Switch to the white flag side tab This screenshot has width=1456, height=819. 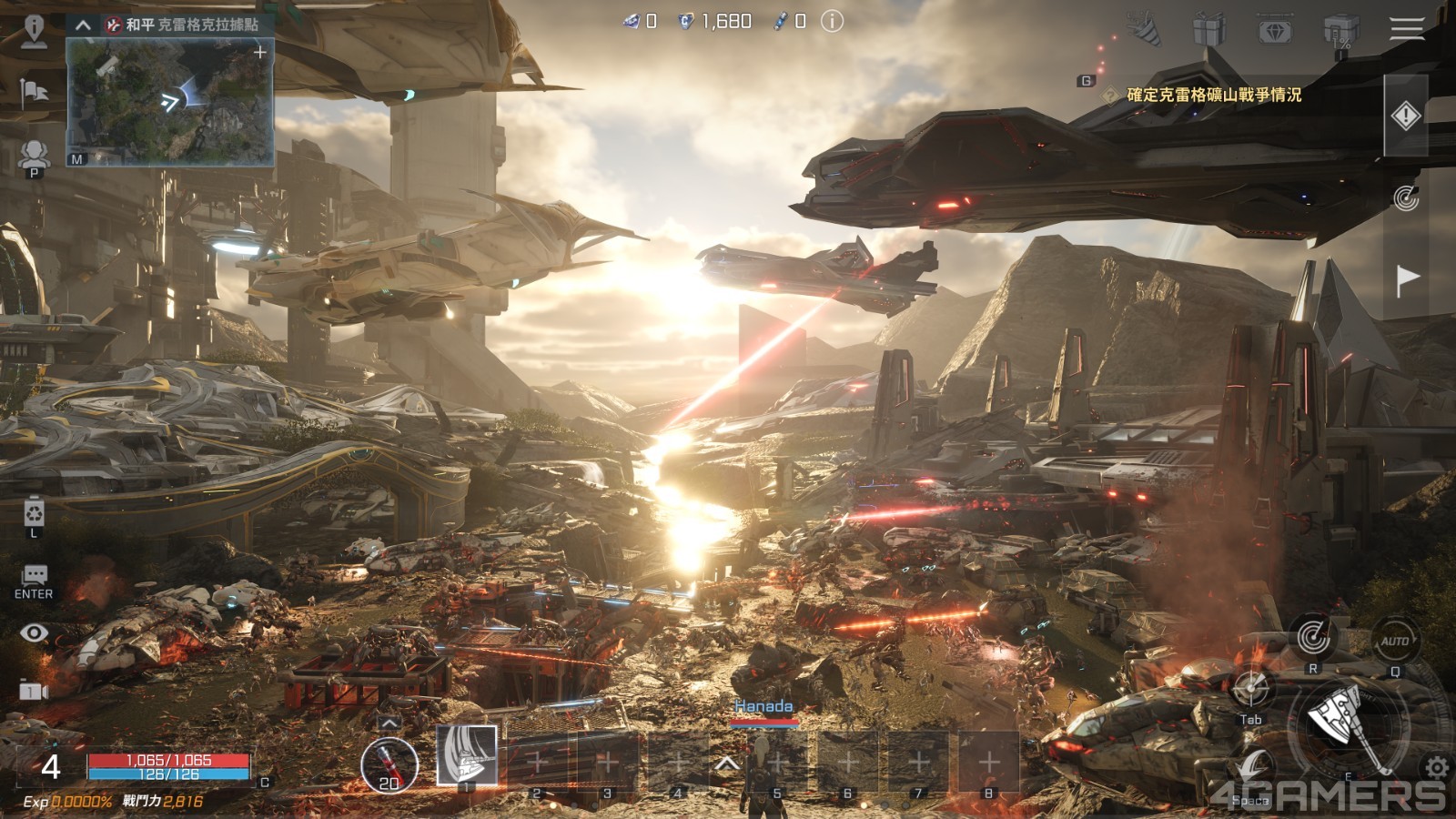click(1407, 278)
